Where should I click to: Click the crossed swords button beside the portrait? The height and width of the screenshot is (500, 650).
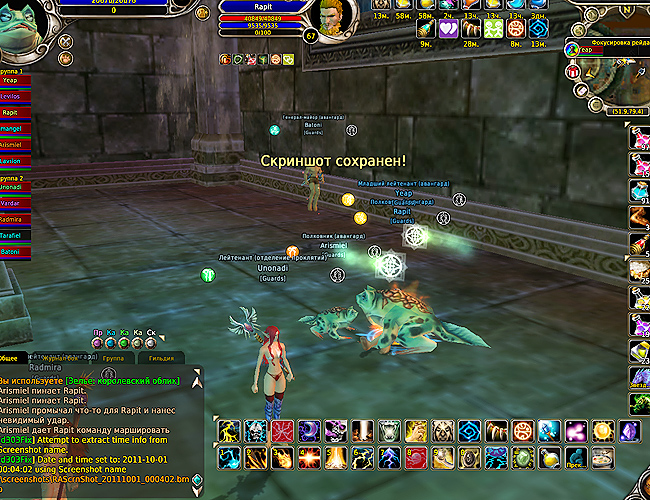[x=65, y=42]
